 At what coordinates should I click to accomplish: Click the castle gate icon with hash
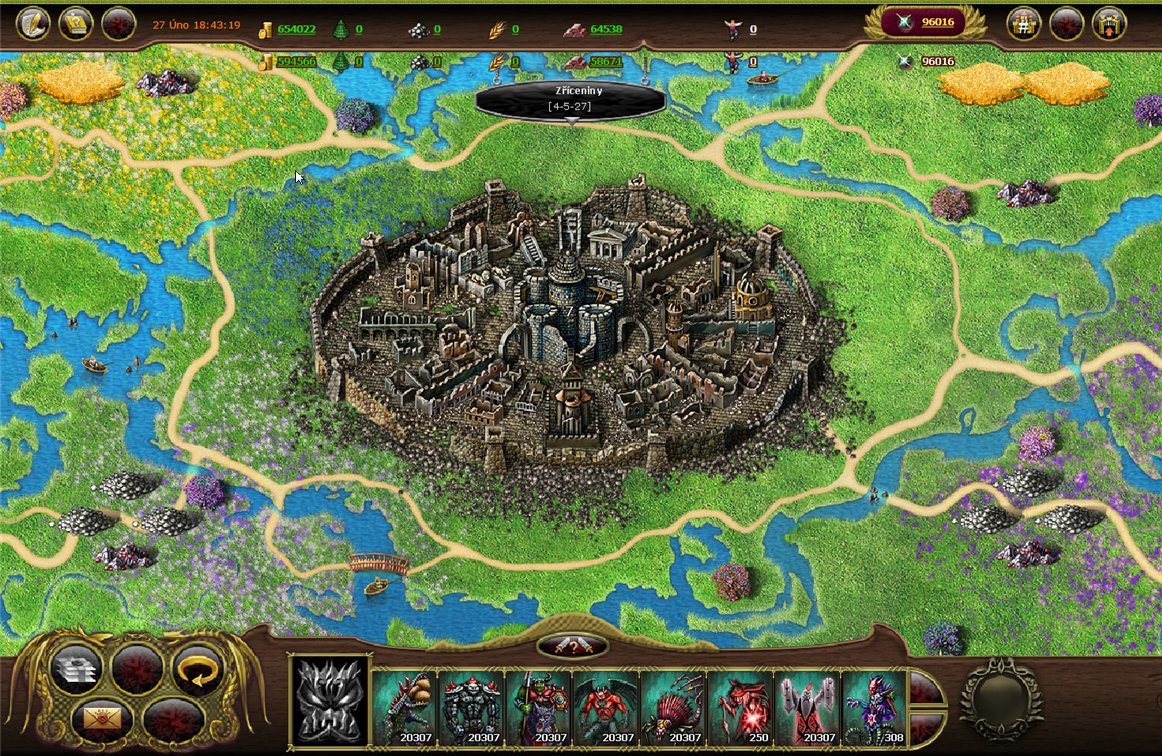pyautogui.click(x=1023, y=23)
